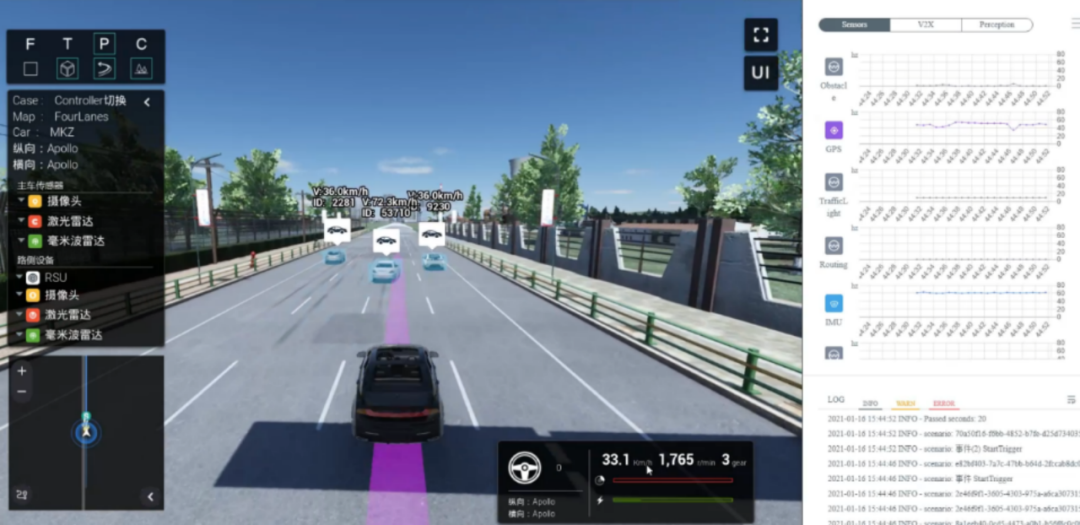Image resolution: width=1080 pixels, height=525 pixels.
Task: Switch to the V2X tab
Action: pyautogui.click(x=925, y=24)
